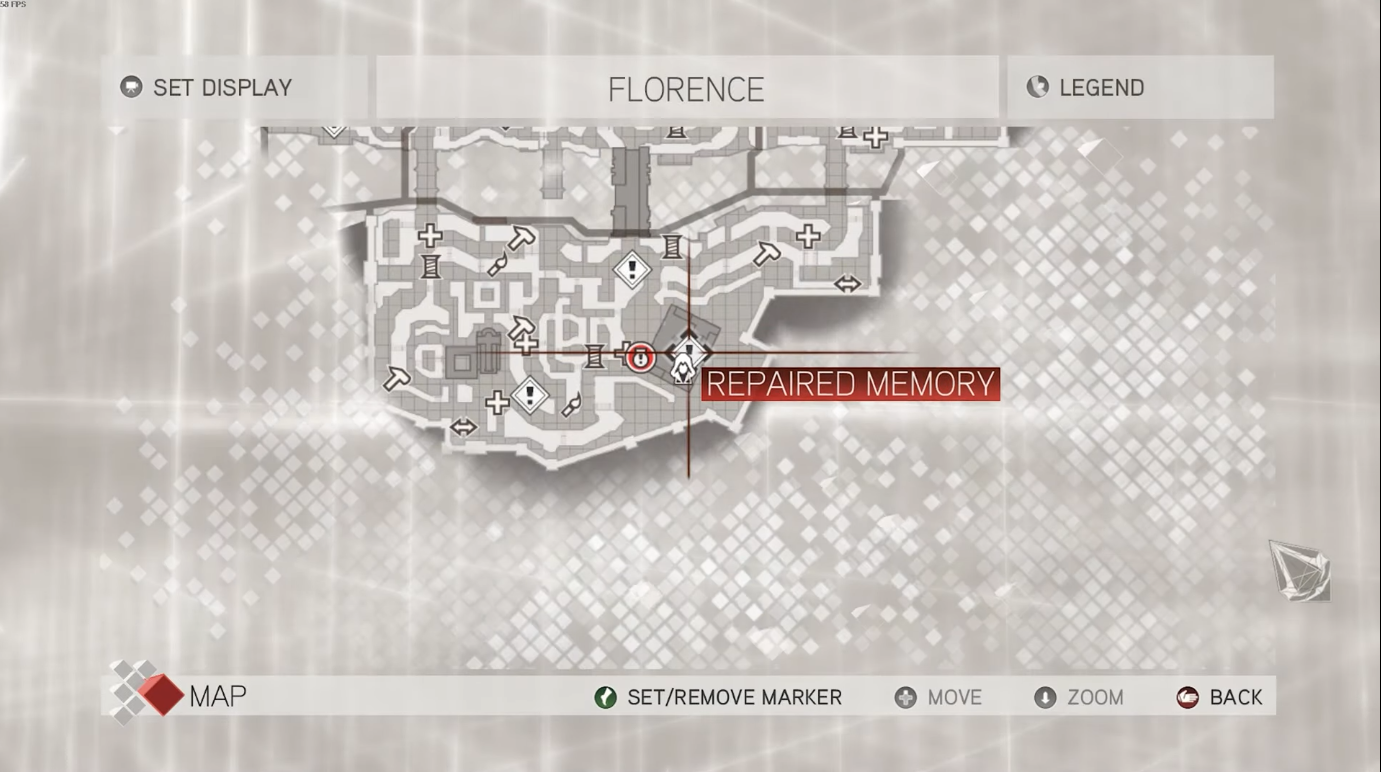Select the red circled exclamation map marker
Screen dimensions: 1381x772
[x=641, y=355]
